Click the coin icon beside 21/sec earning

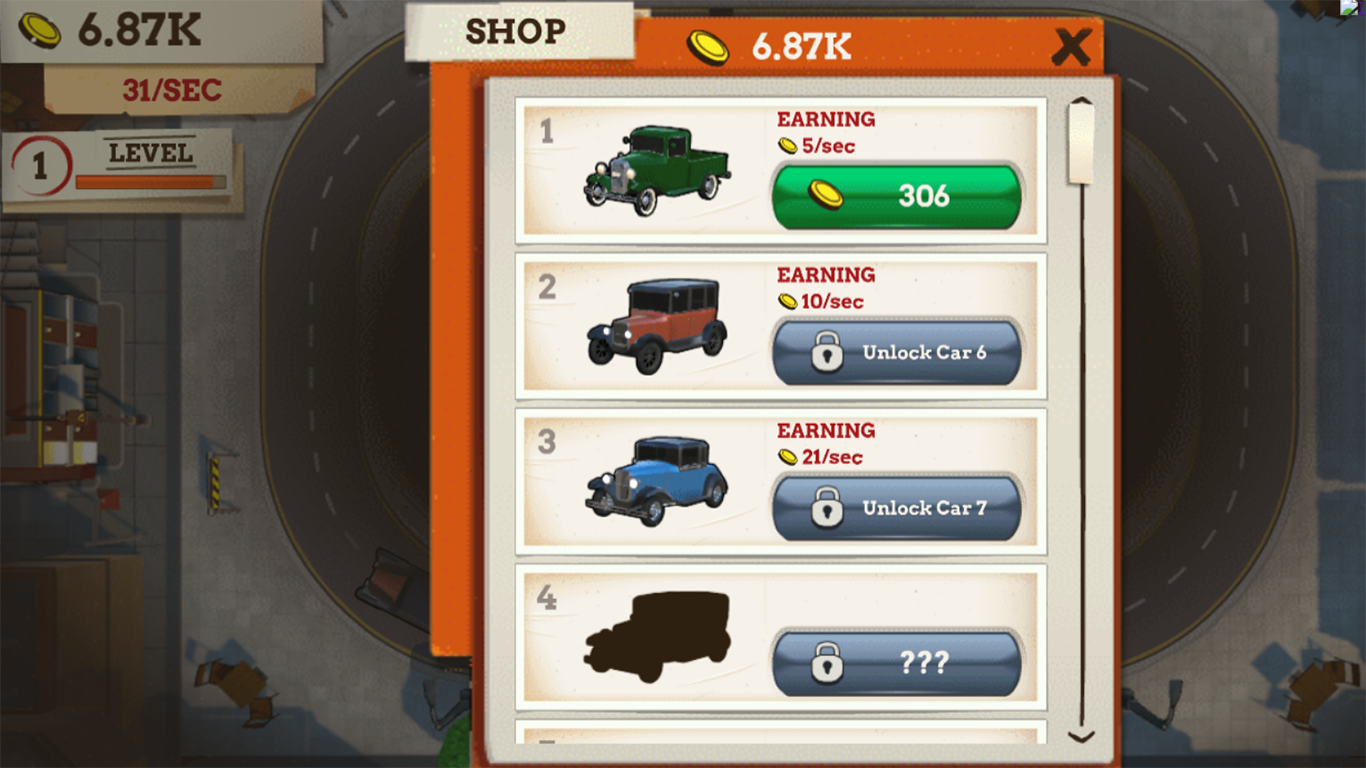[786, 457]
